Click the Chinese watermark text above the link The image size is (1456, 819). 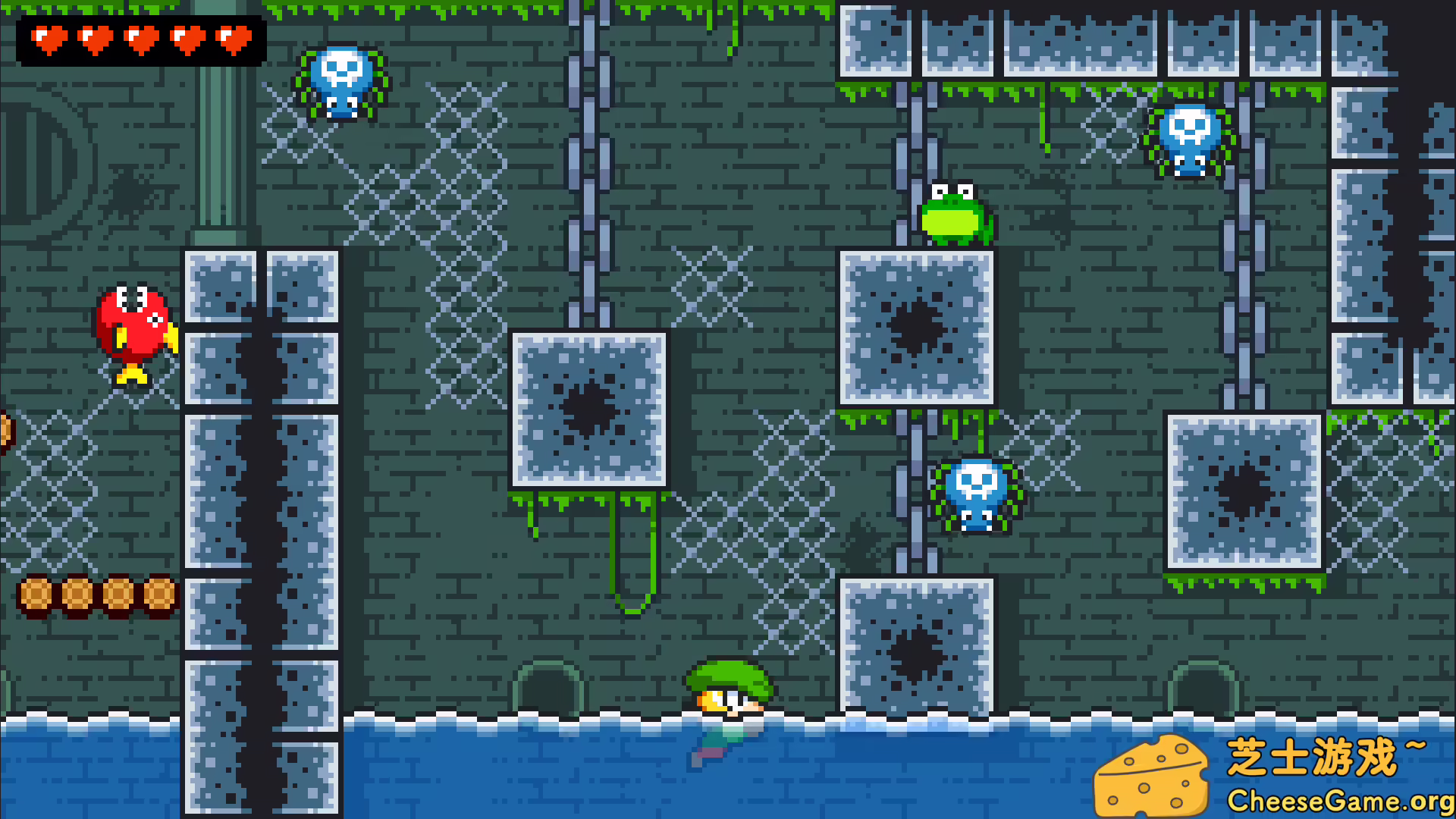[x=1335, y=755]
